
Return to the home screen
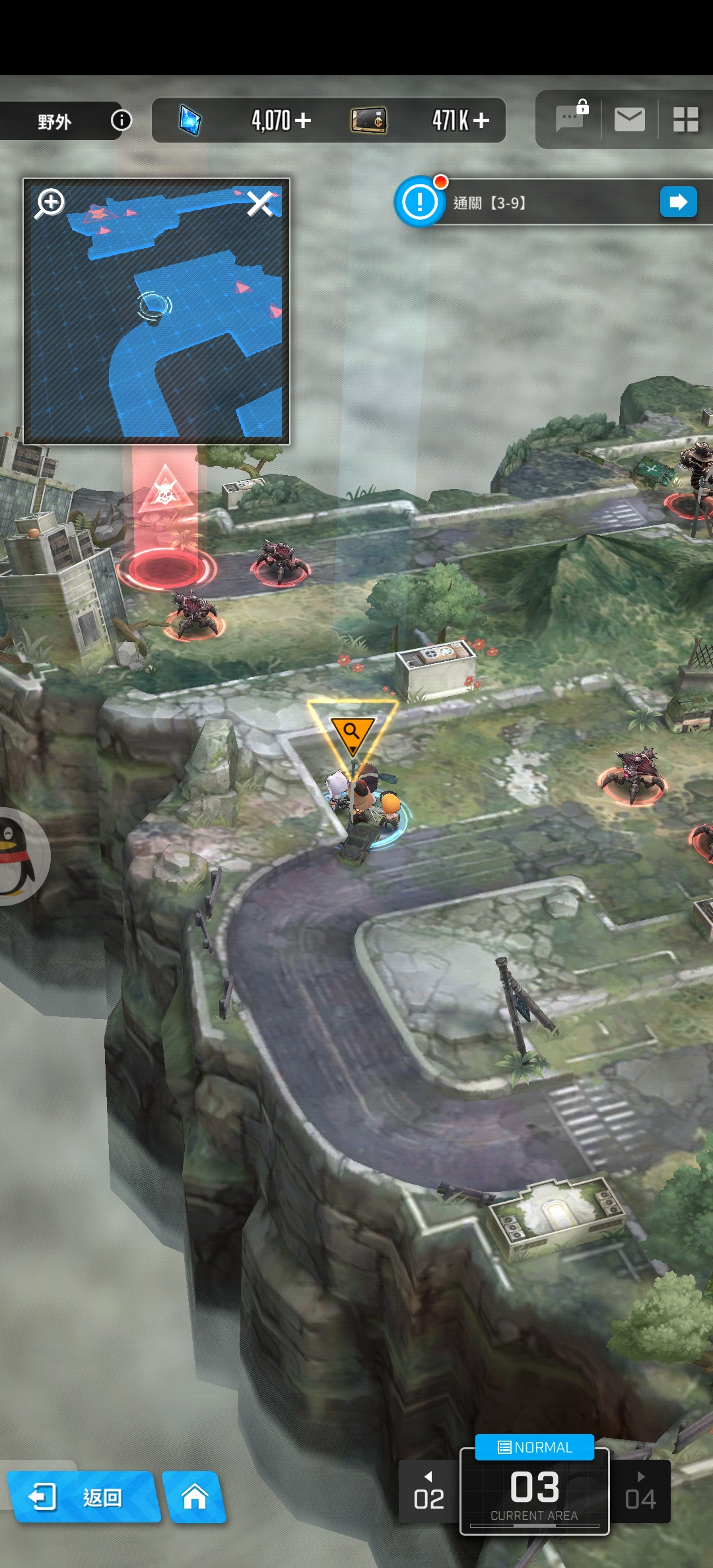click(x=195, y=1497)
